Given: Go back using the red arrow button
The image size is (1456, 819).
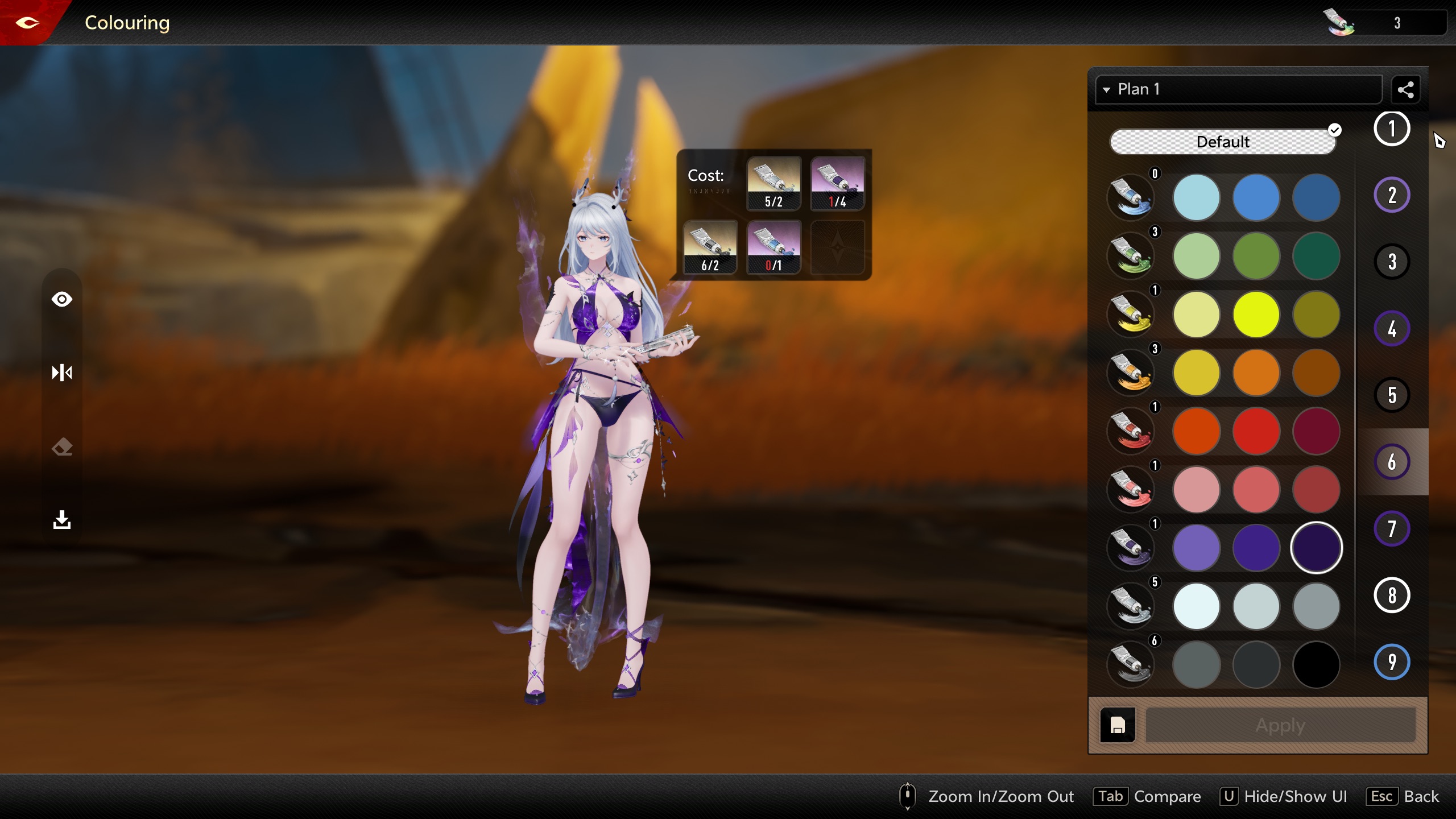Looking at the screenshot, I should [27, 23].
